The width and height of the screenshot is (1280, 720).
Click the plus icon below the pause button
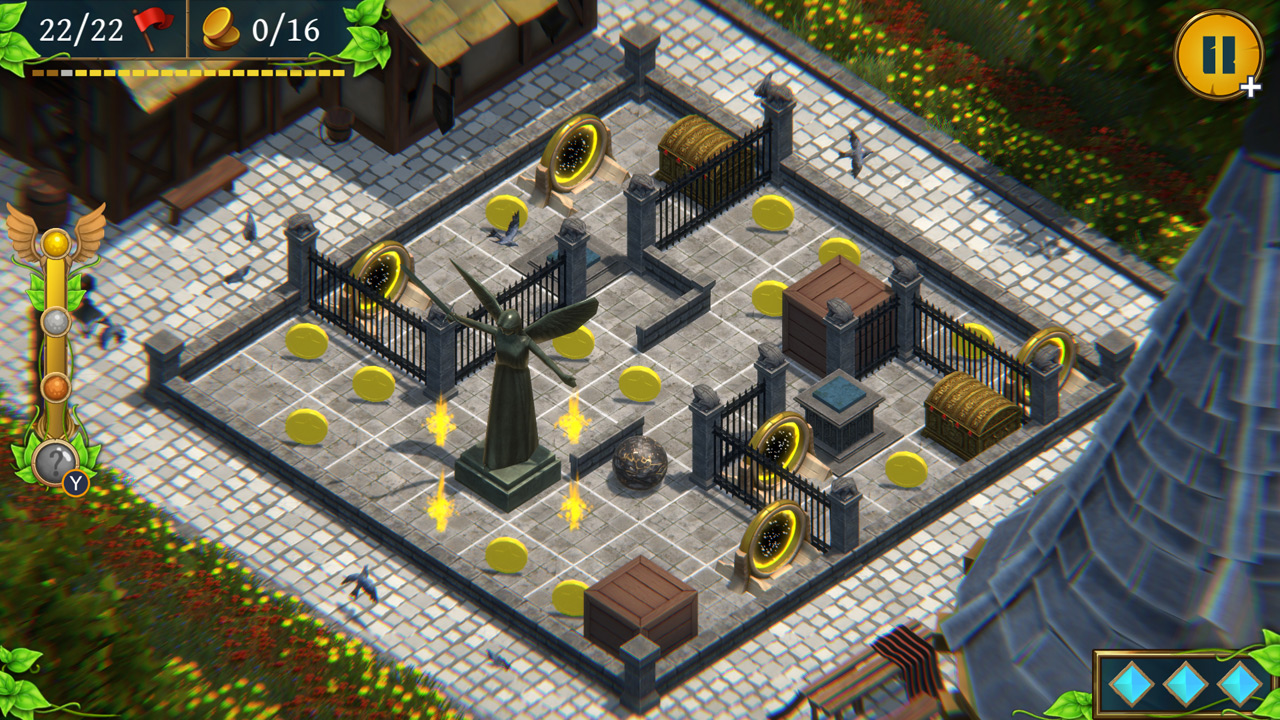(1249, 89)
